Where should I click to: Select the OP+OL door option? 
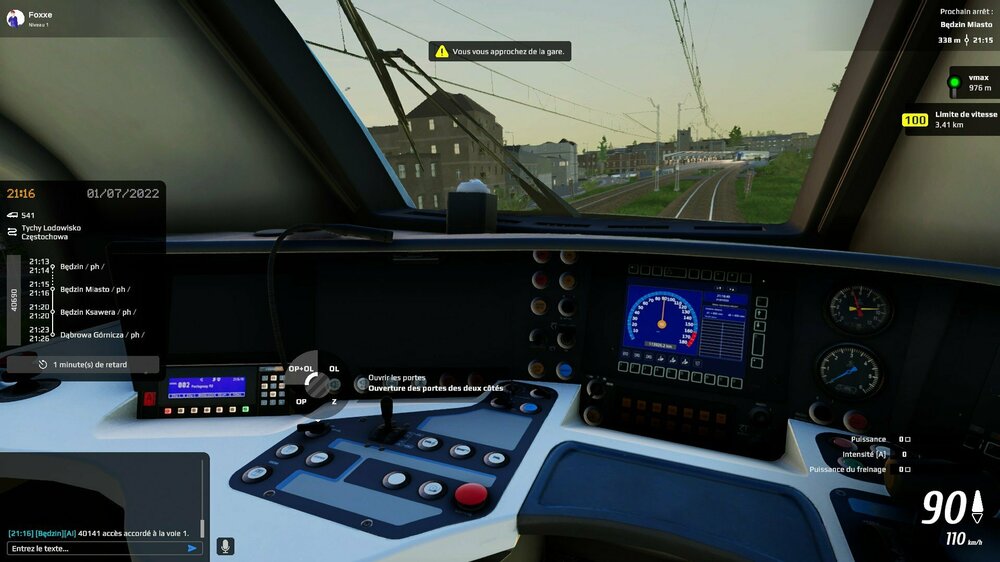pyautogui.click(x=301, y=369)
